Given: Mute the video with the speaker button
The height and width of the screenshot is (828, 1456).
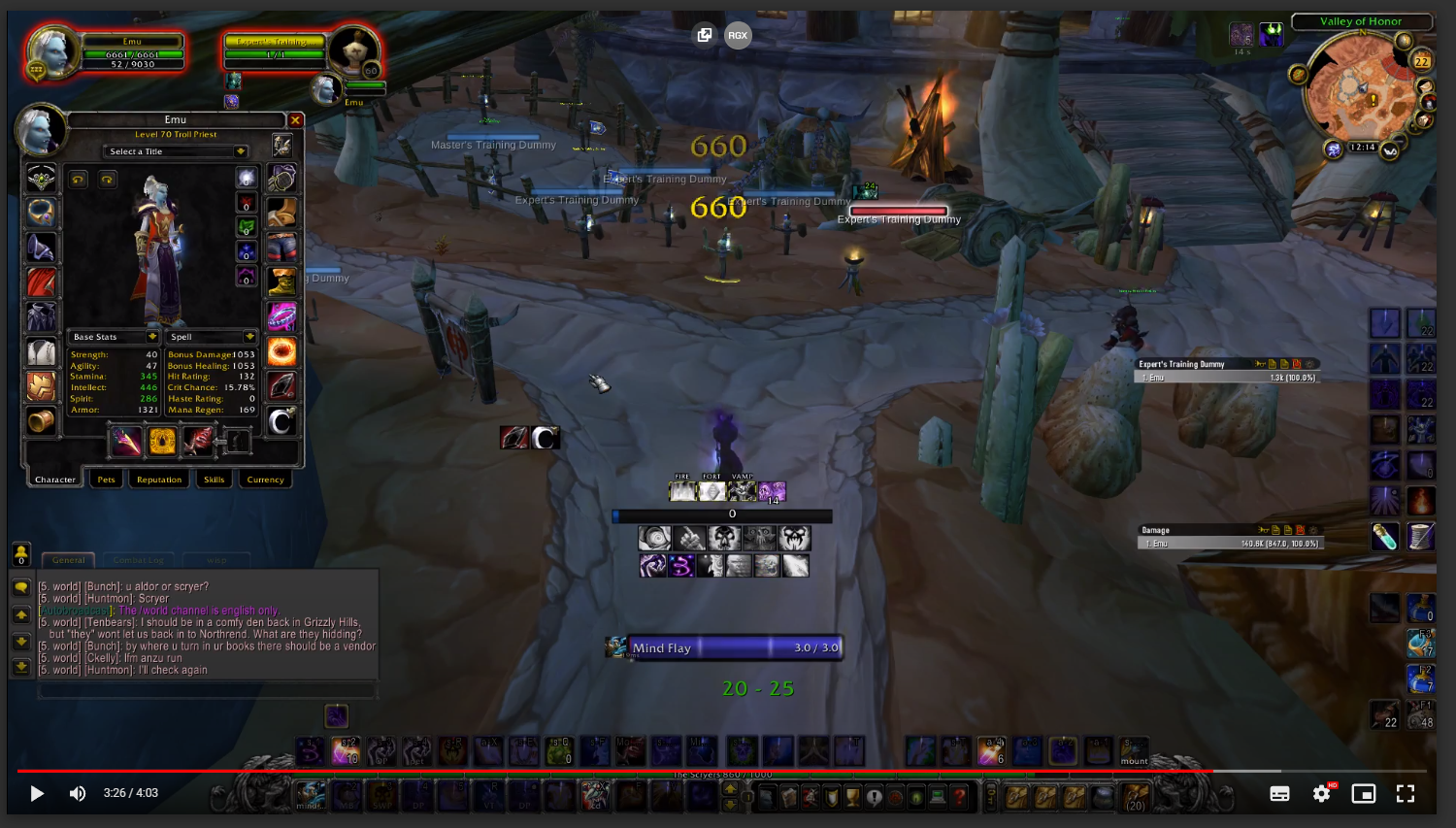Looking at the screenshot, I should (x=77, y=793).
